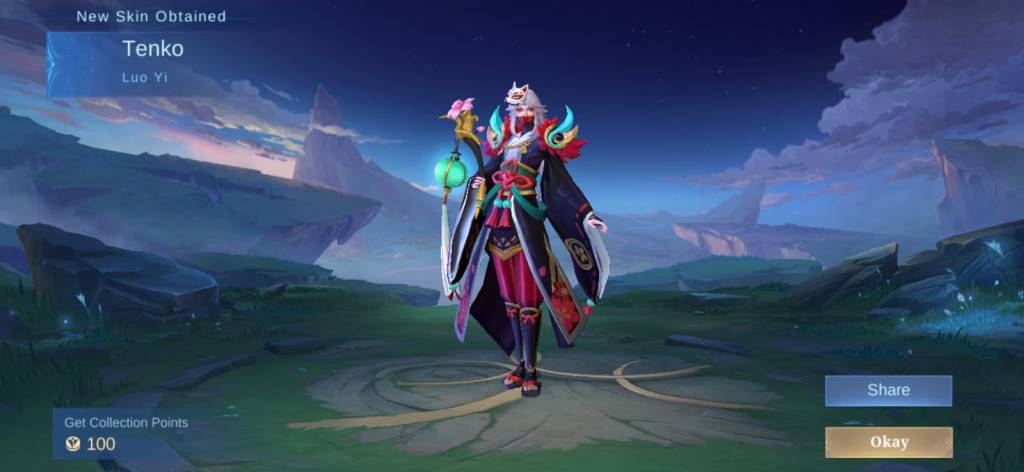Share the new Tenko skin

[x=888, y=391]
